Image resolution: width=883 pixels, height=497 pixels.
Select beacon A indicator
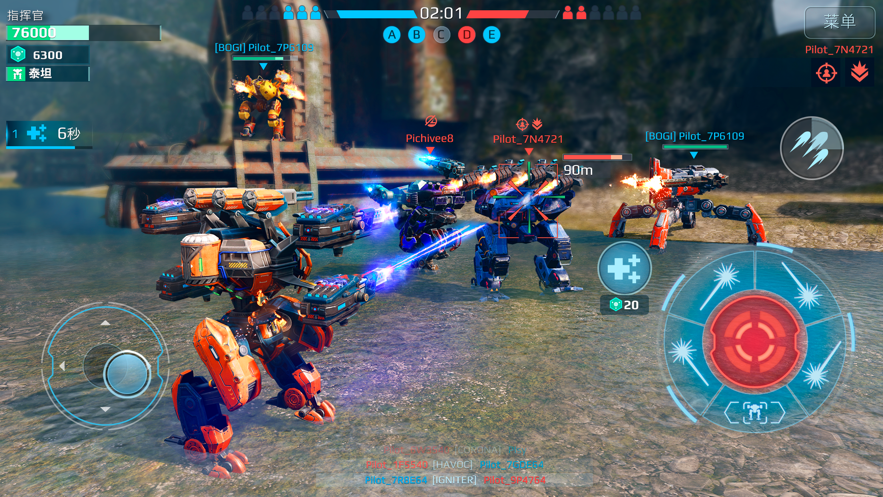pyautogui.click(x=392, y=35)
